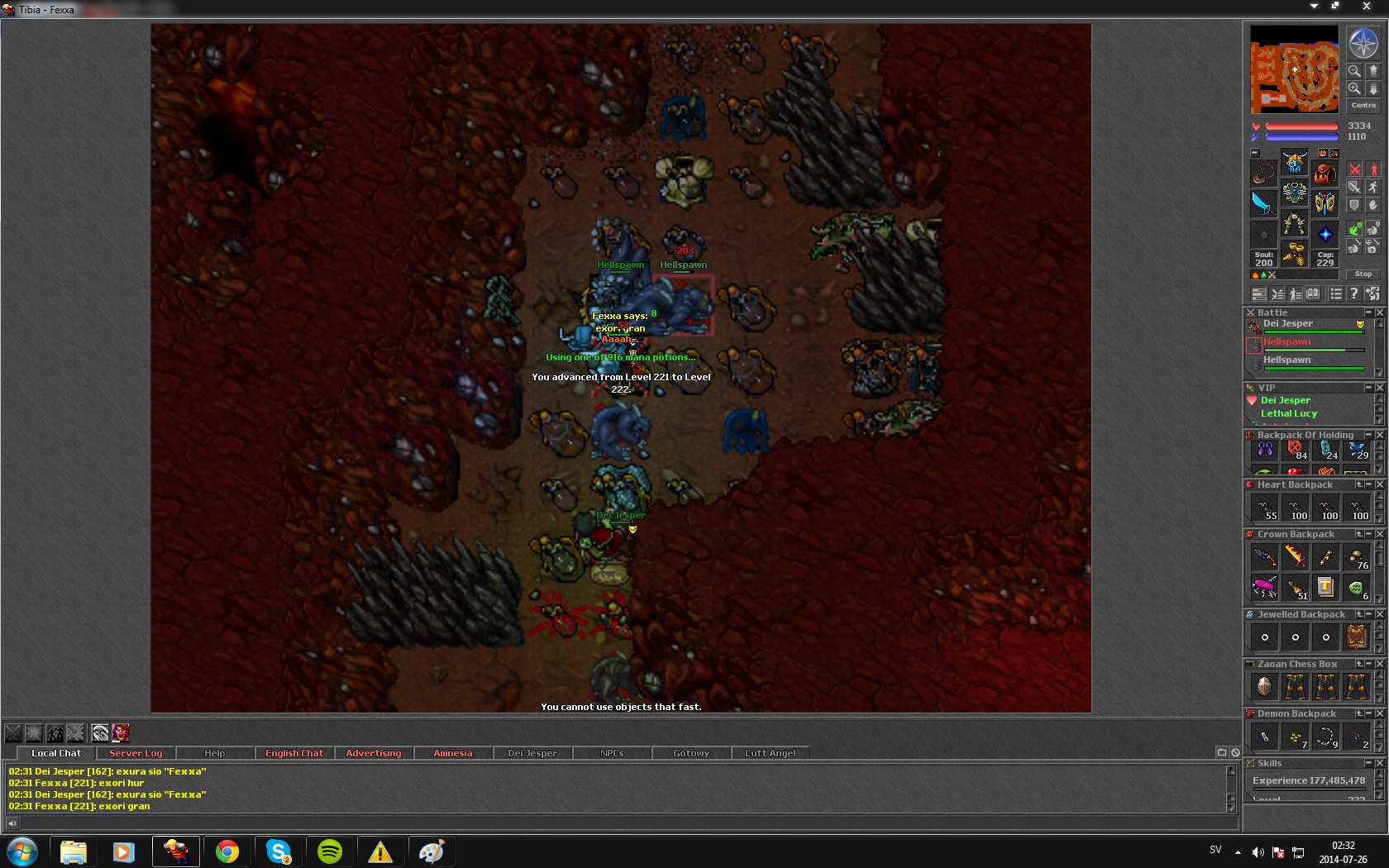This screenshot has height=868, width=1389.
Task: Zoom in the minimap with the plus magnifier
Action: pos(1354,88)
